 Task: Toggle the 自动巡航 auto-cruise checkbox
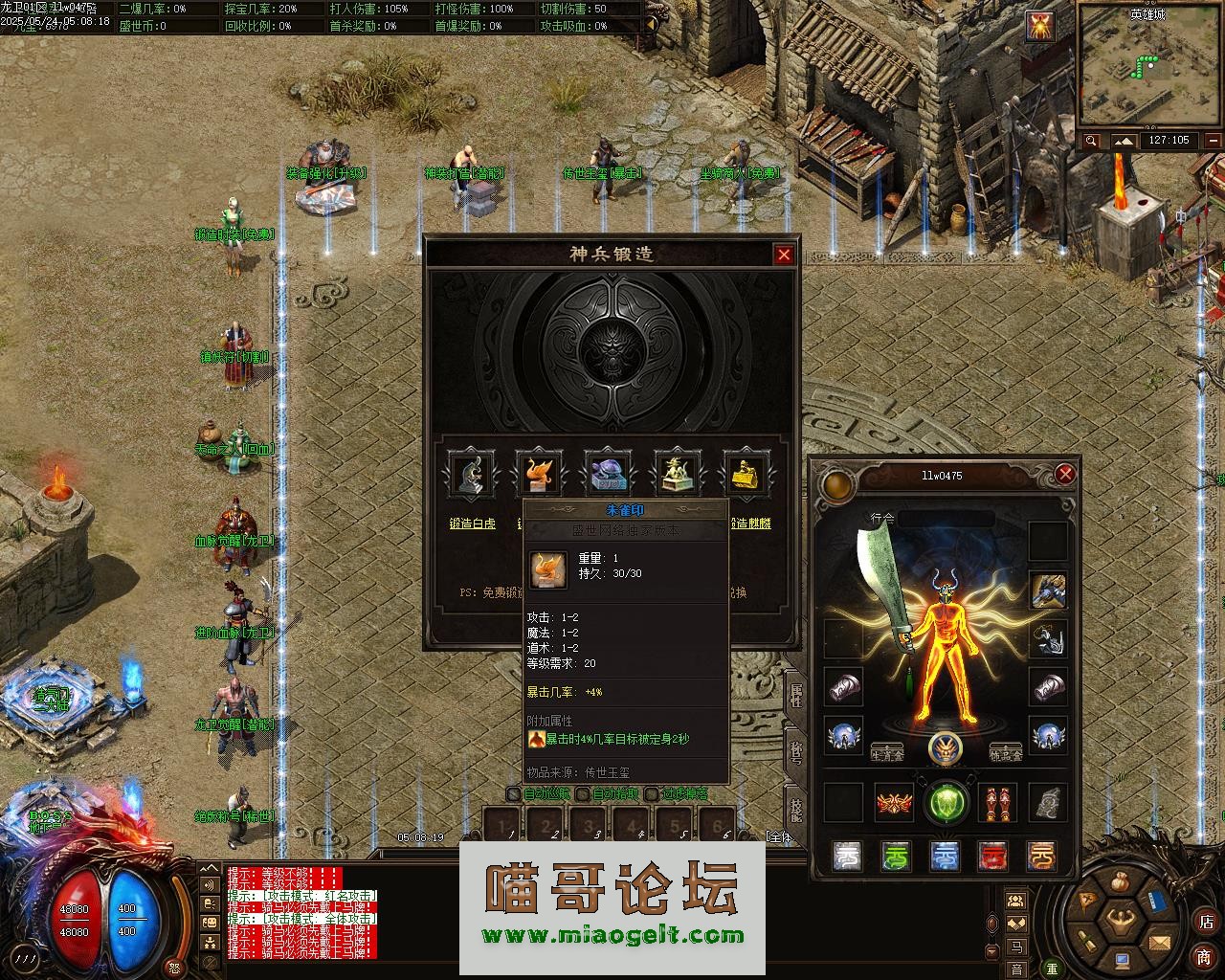click(x=514, y=793)
